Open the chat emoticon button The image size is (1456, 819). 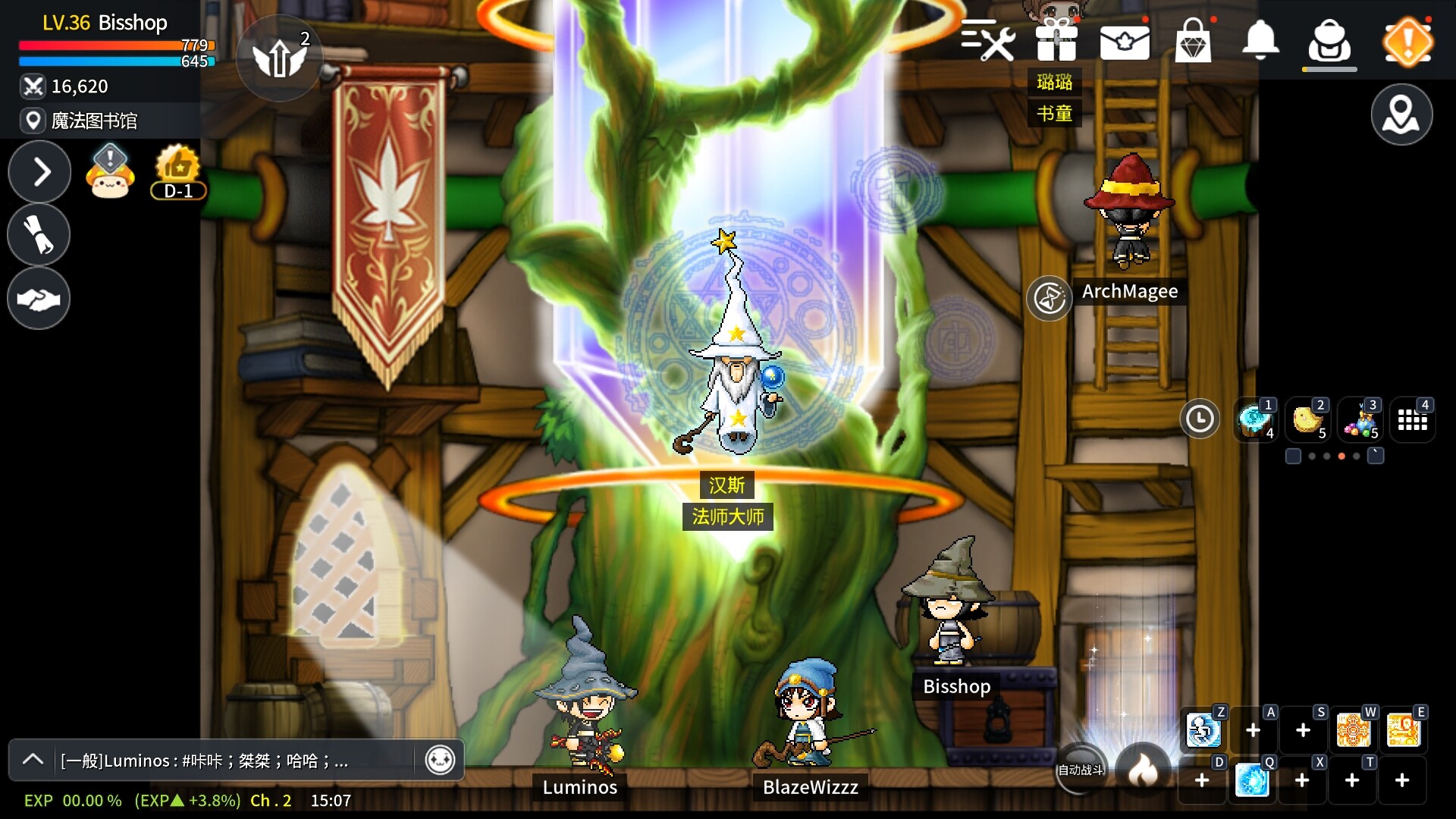pos(440,760)
